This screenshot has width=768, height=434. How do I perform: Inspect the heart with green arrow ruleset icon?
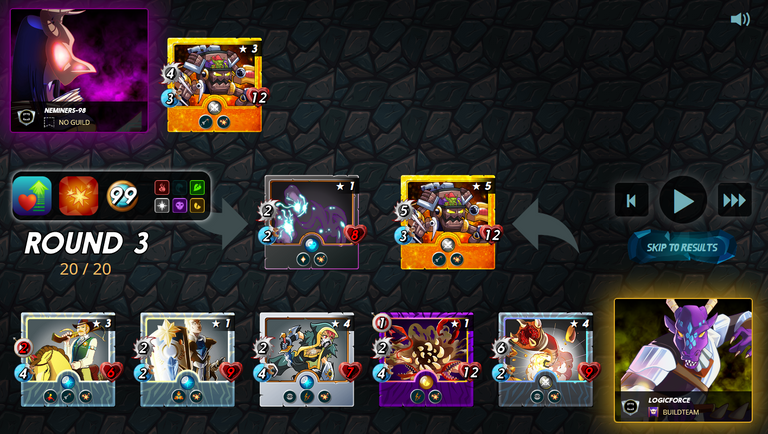tap(32, 197)
